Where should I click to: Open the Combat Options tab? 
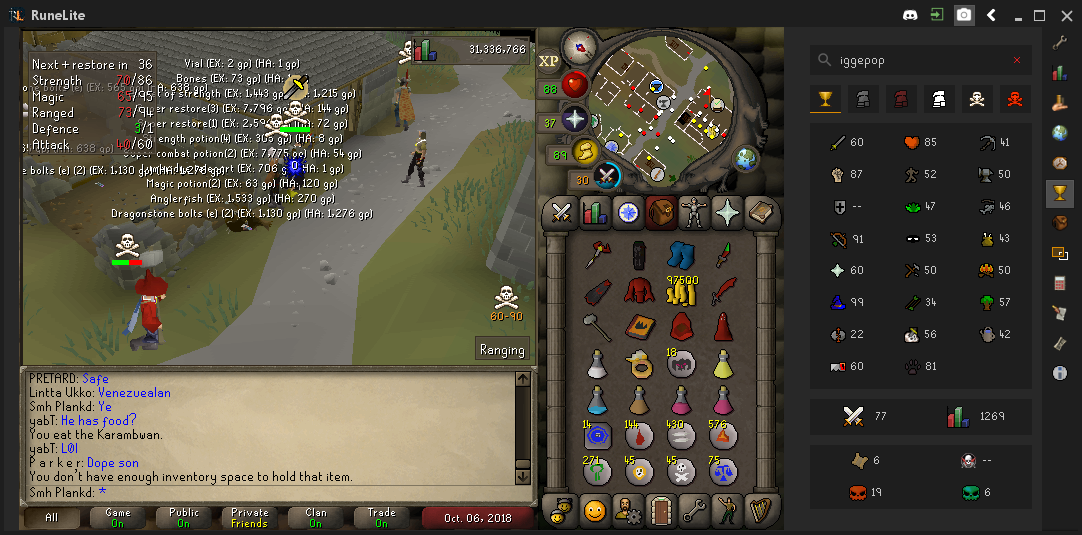(561, 212)
